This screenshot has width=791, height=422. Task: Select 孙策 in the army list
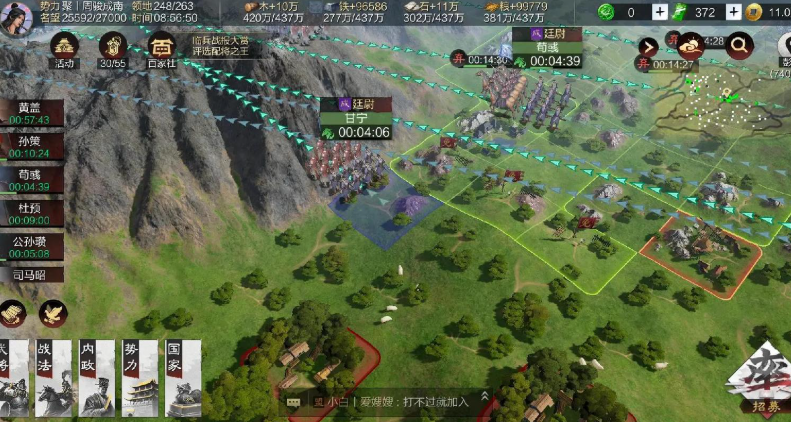coord(30,147)
